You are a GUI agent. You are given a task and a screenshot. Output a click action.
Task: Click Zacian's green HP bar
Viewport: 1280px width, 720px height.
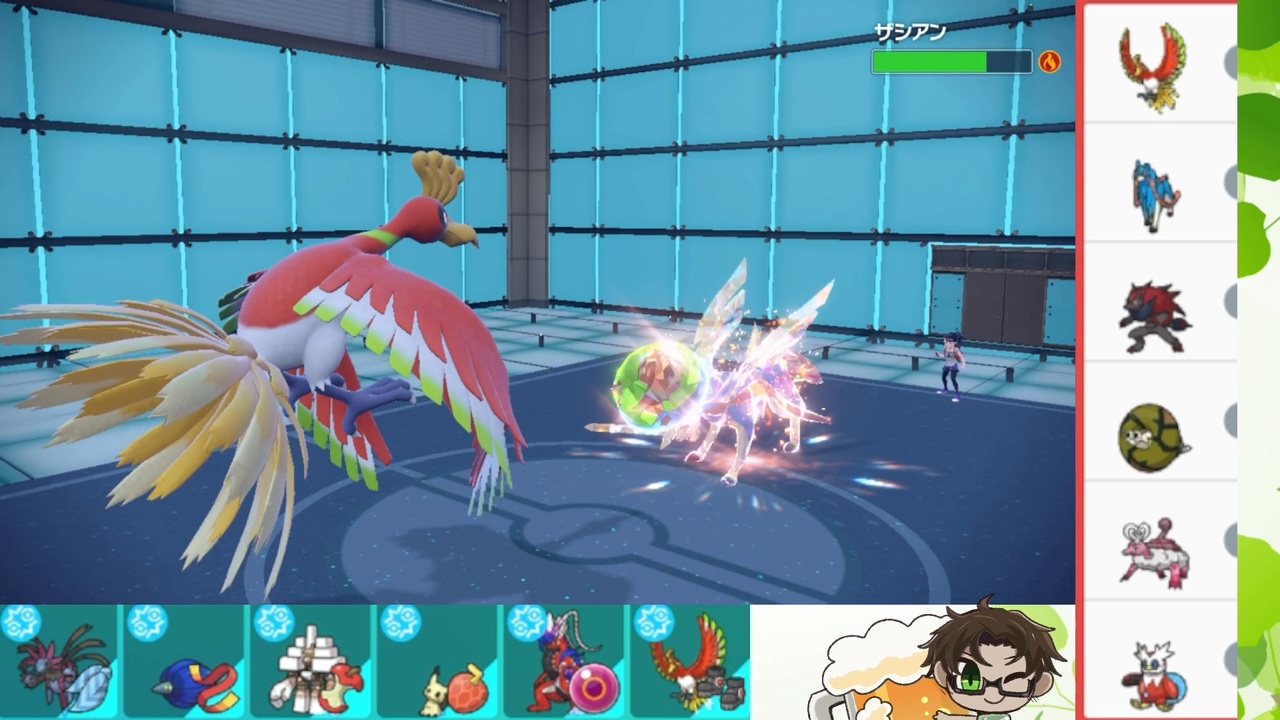[x=928, y=62]
